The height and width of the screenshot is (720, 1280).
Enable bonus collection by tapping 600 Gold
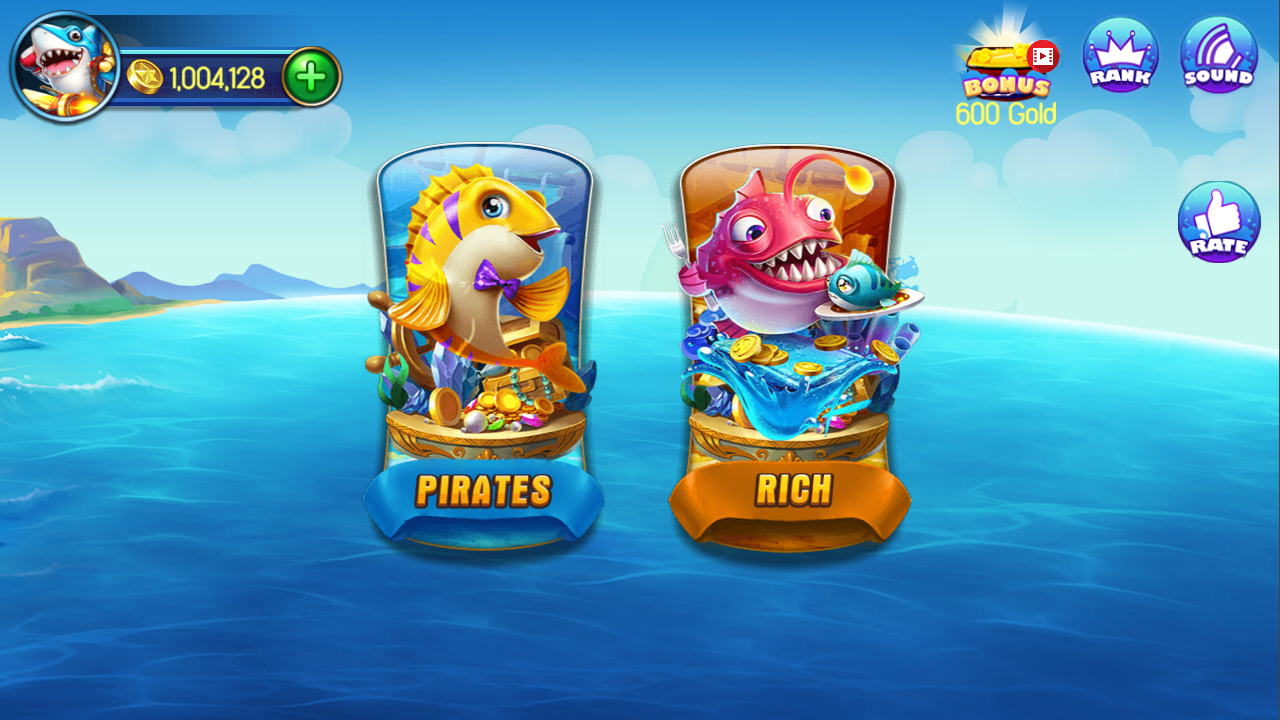[1005, 113]
